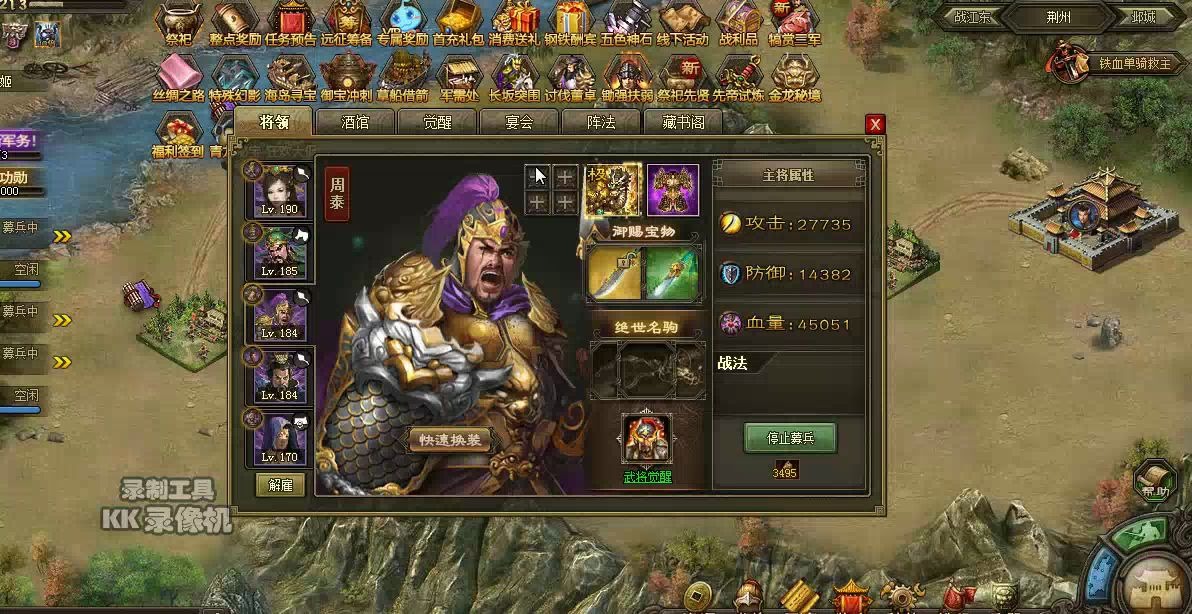This screenshot has width=1192, height=614.
Task: Show the 藏书阁 library tab
Action: (683, 122)
